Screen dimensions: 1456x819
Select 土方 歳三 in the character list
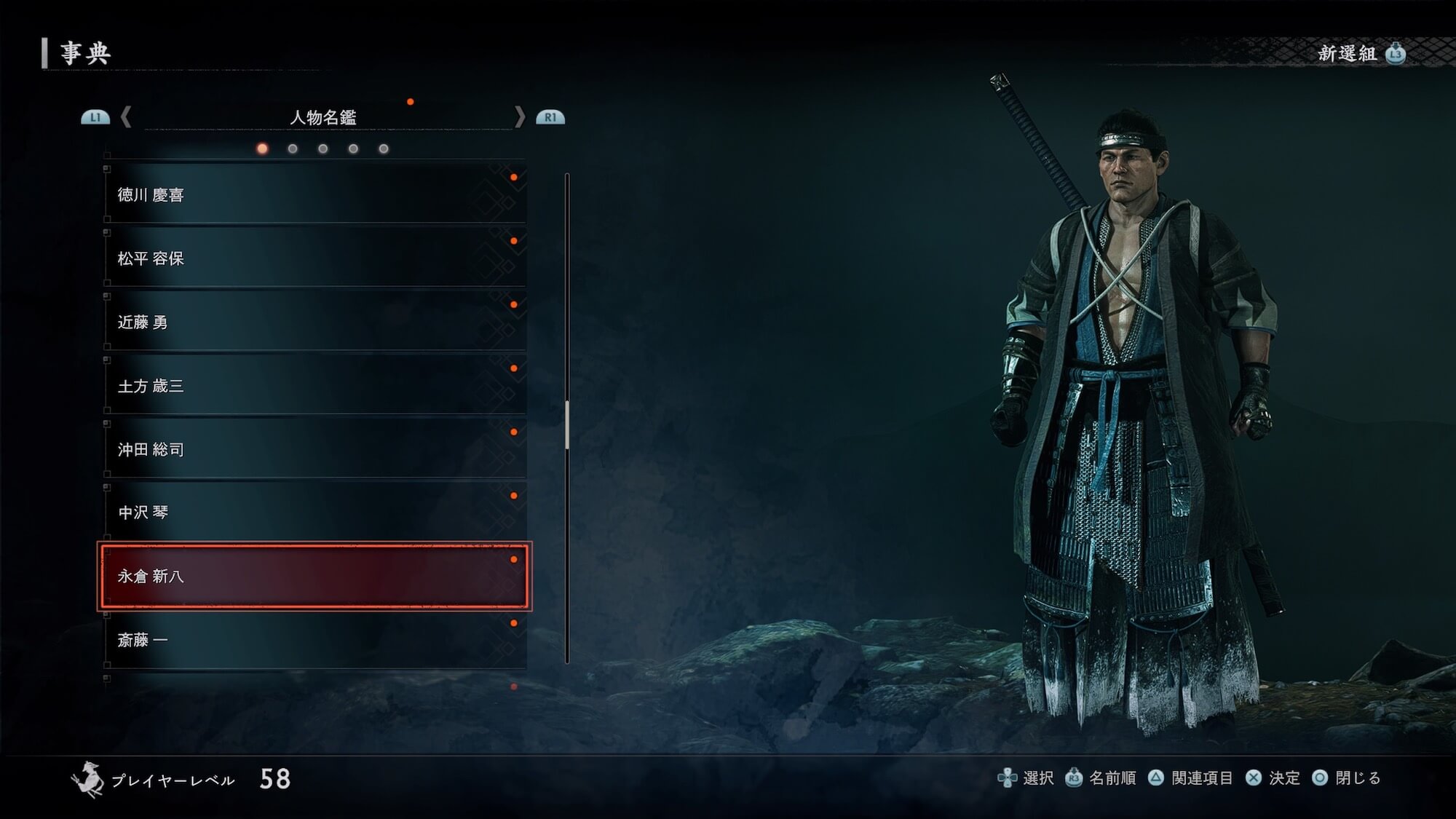tap(314, 386)
